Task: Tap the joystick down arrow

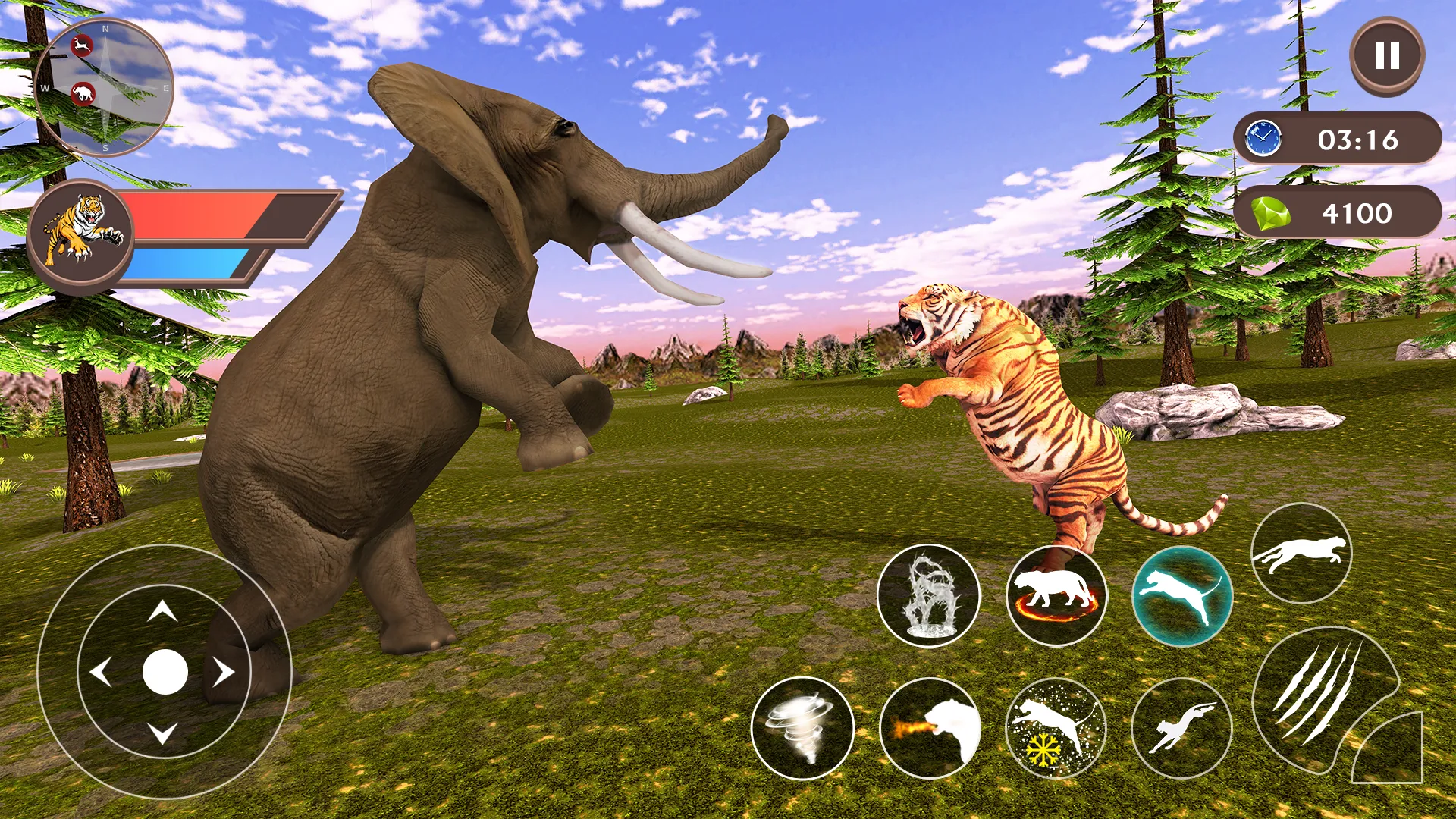Action: point(162,733)
